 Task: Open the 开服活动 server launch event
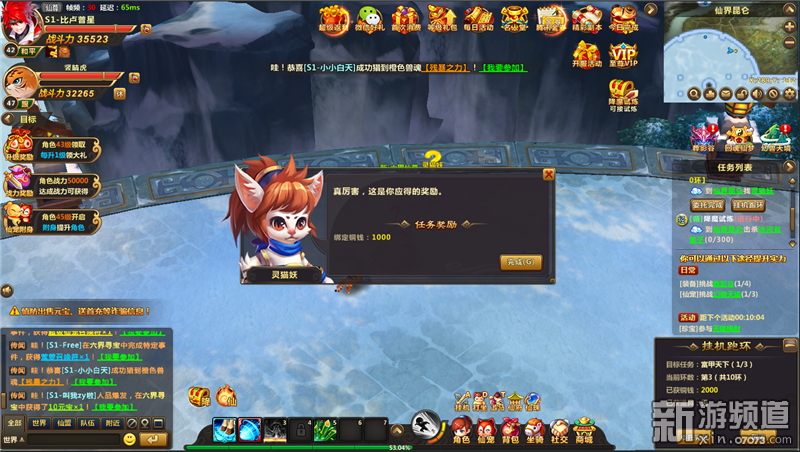[x=587, y=54]
